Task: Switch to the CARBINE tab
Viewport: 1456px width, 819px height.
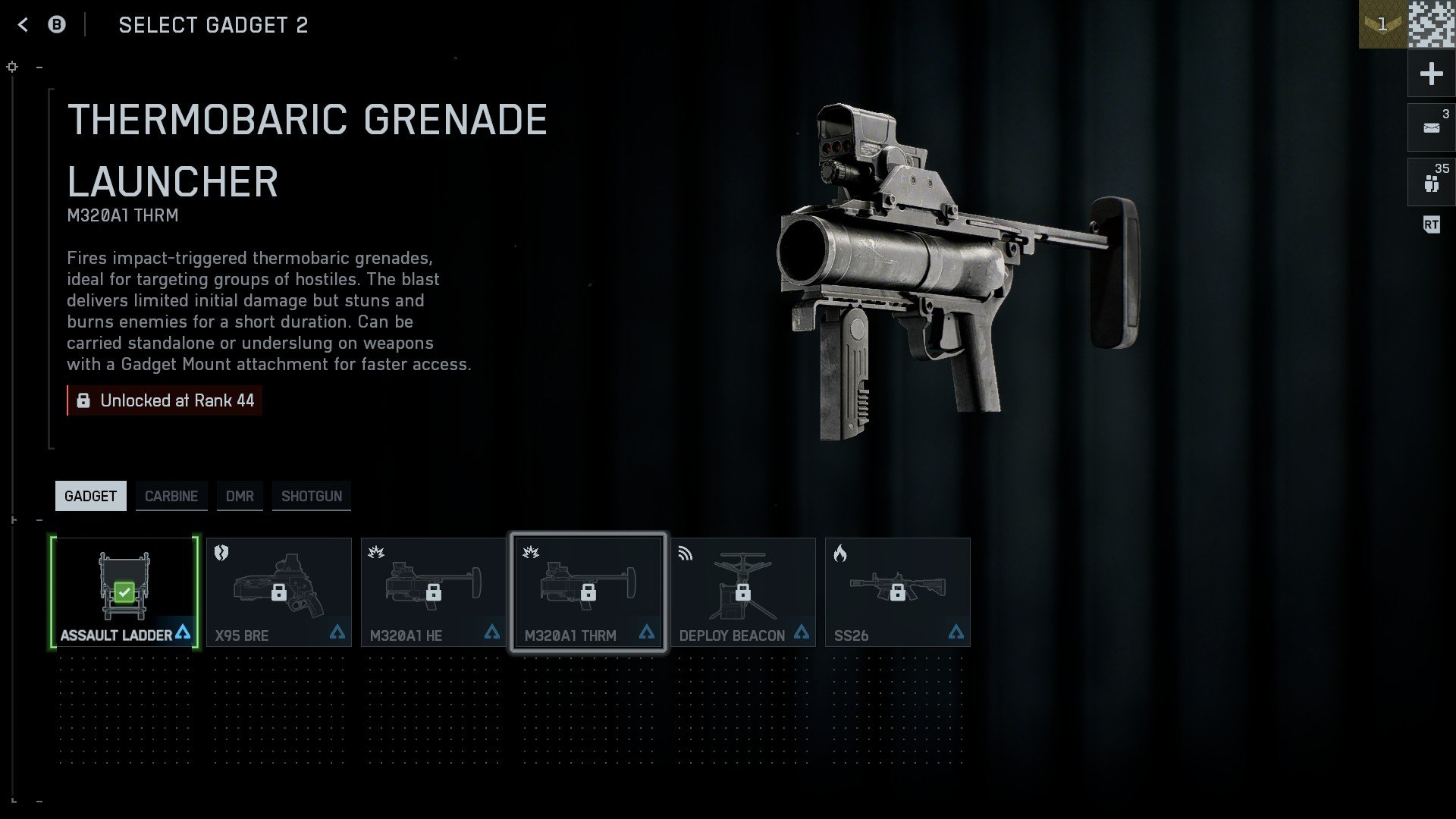Action: [171, 496]
